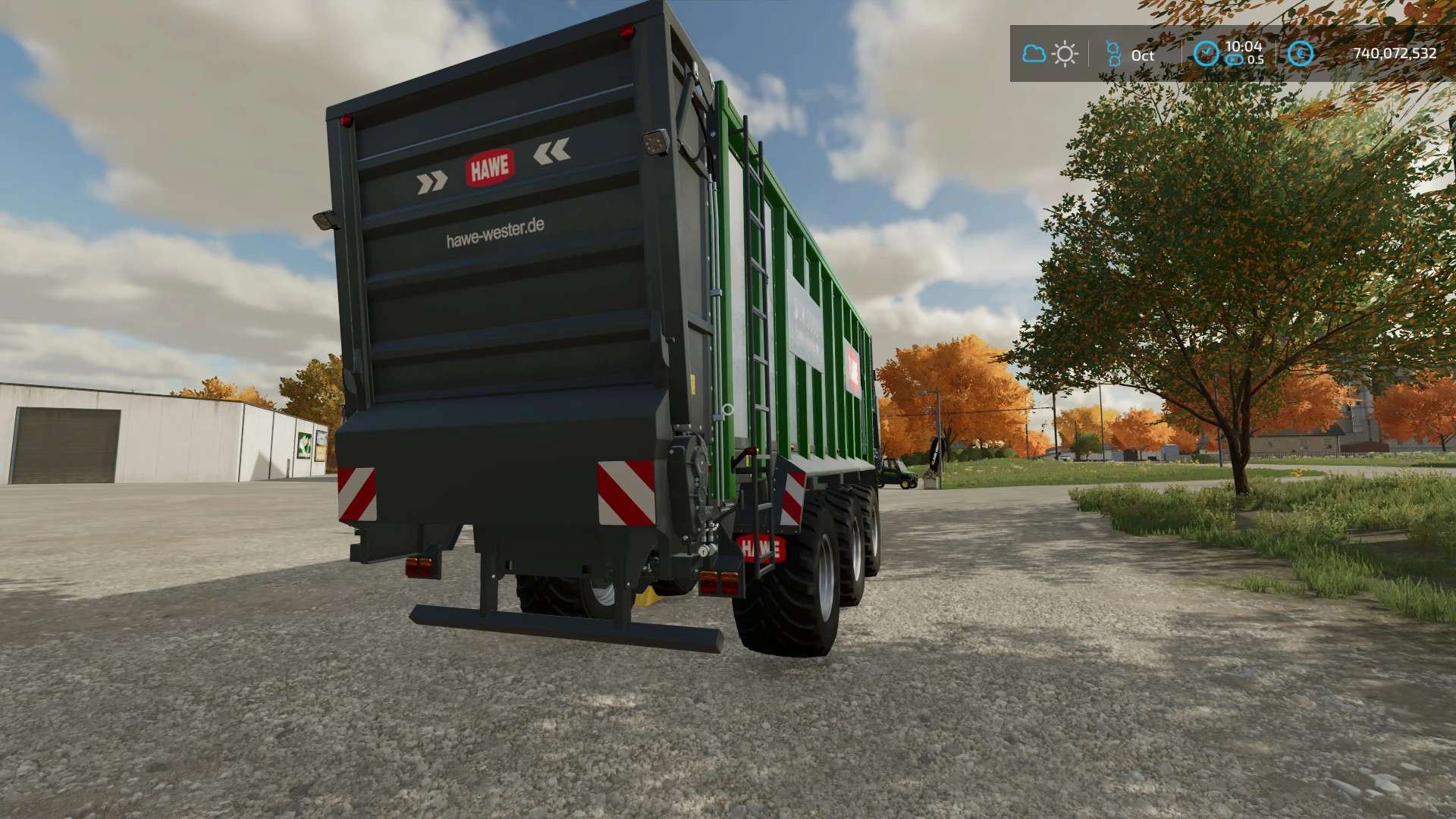The height and width of the screenshot is (819, 1456).
Task: Click the cloud weather icon
Action: 1034,54
